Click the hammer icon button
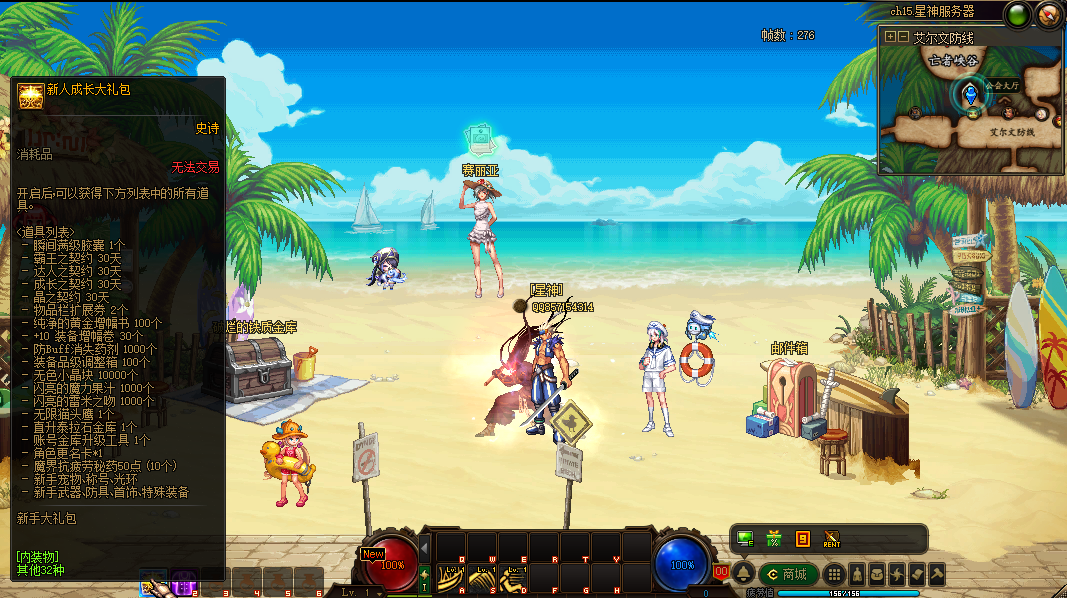 pyautogui.click(x=937, y=574)
